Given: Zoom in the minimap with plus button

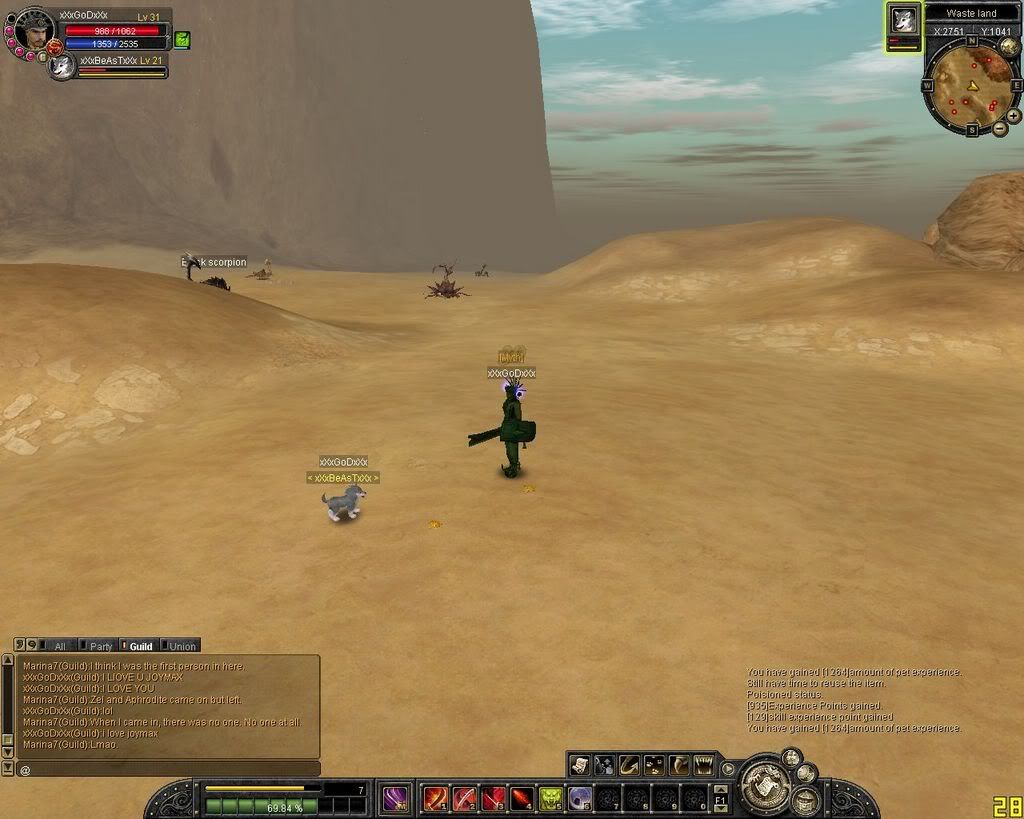Looking at the screenshot, I should point(1014,115).
